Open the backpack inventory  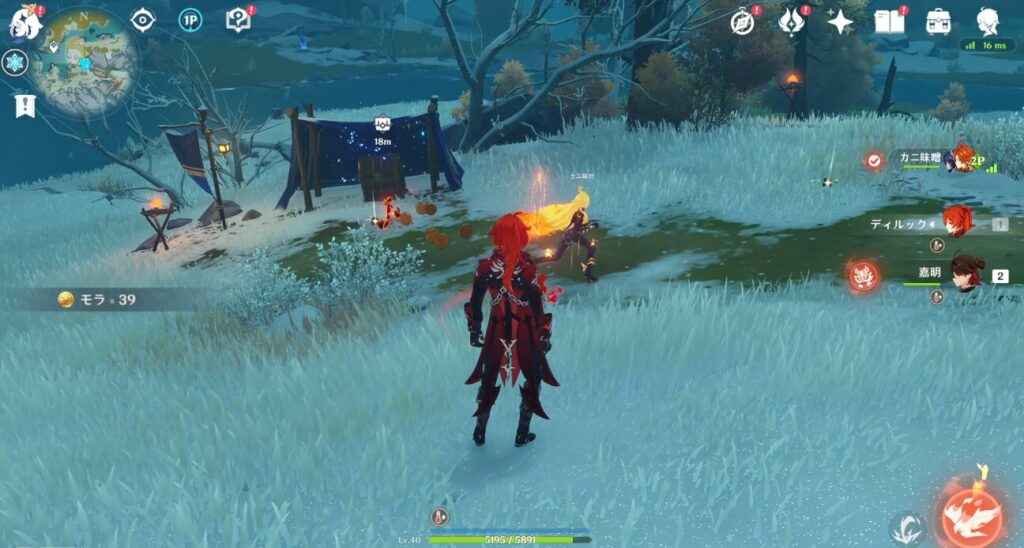[x=938, y=22]
